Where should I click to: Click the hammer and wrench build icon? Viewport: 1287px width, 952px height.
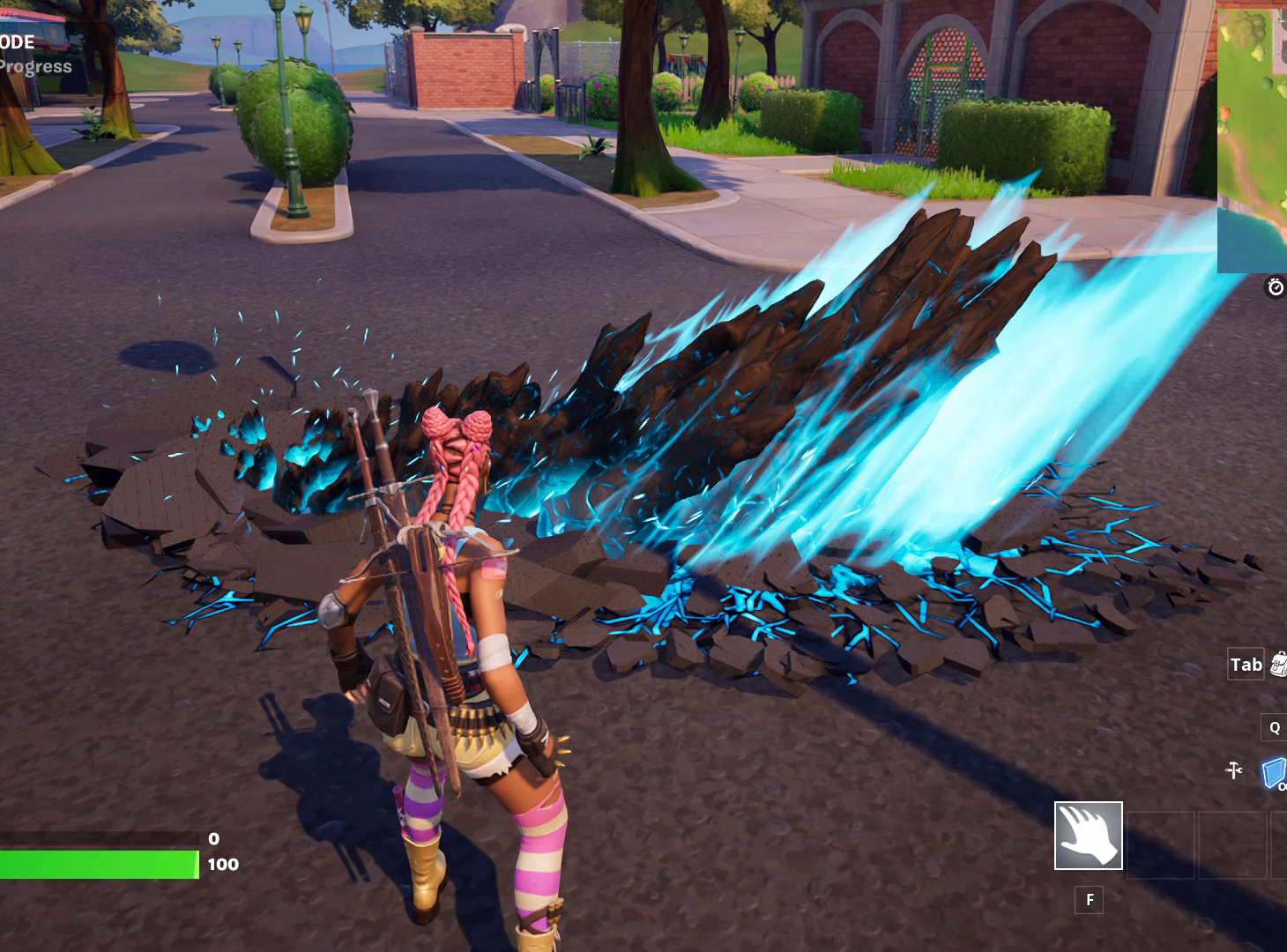tap(1234, 770)
